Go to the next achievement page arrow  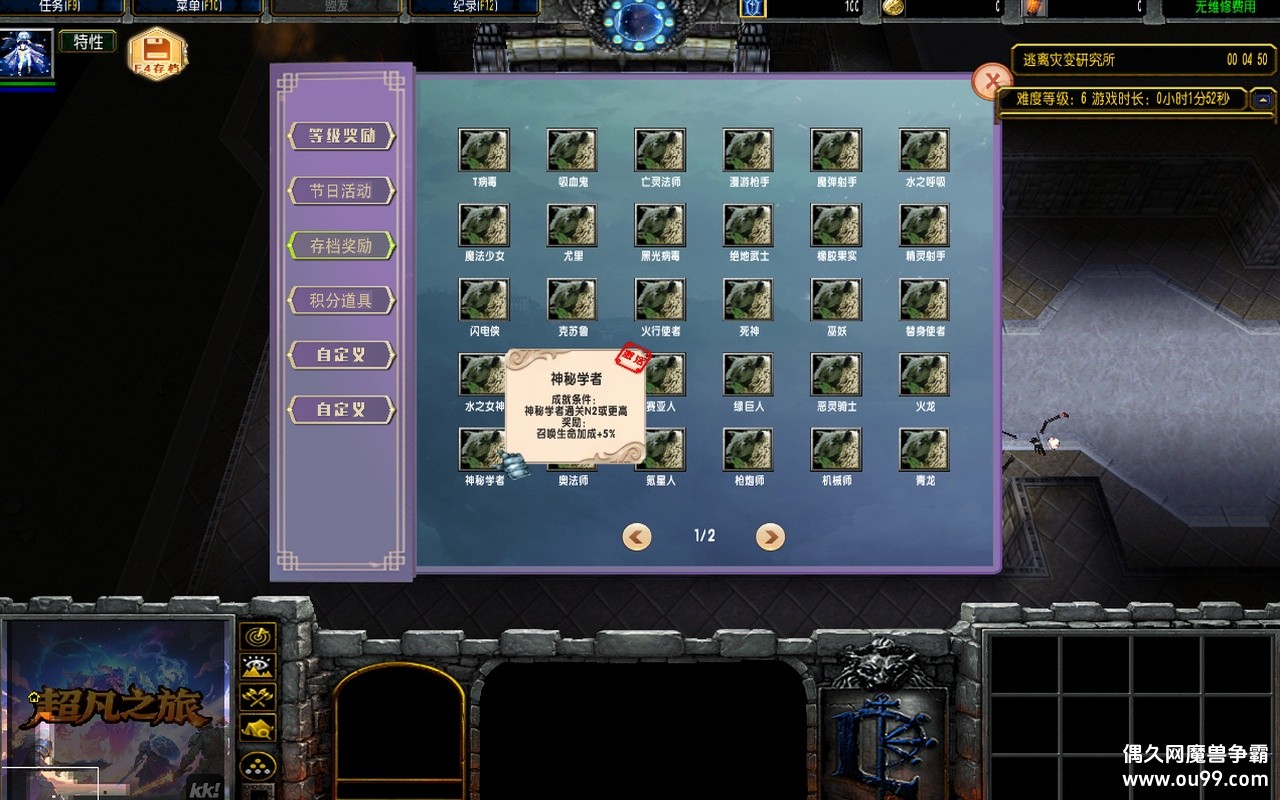(769, 536)
